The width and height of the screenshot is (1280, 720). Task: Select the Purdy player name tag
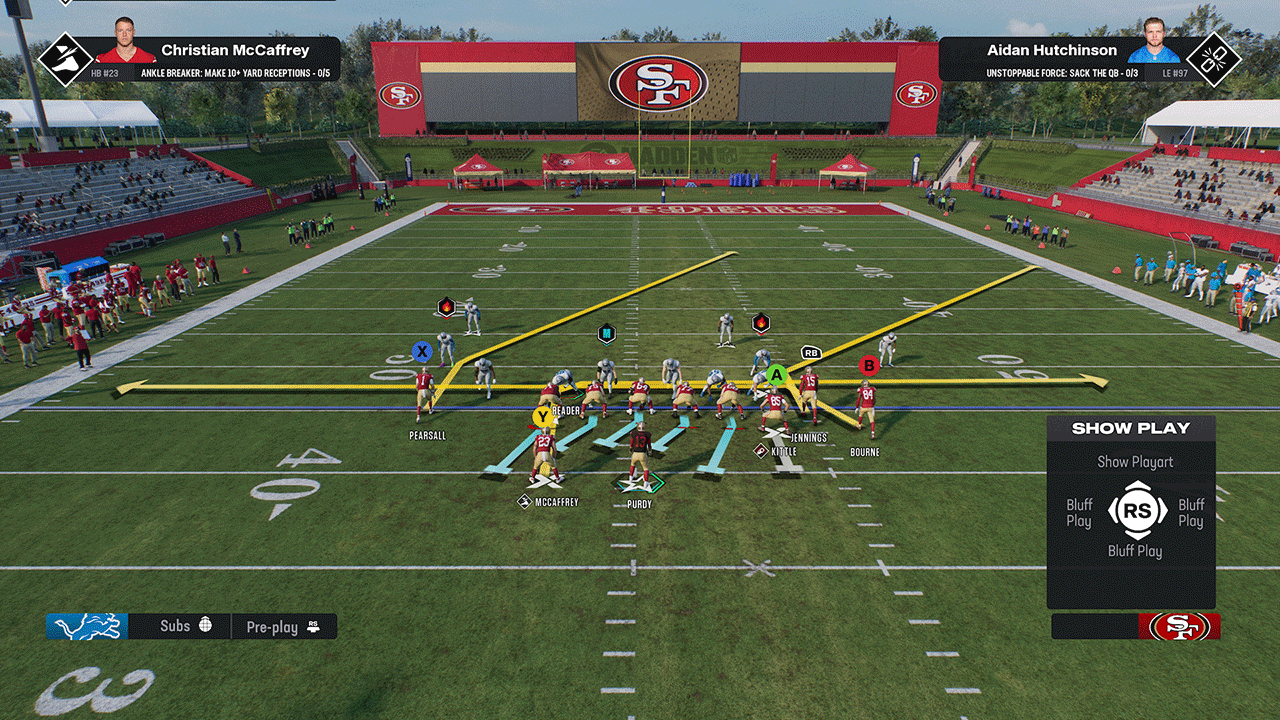click(x=639, y=504)
